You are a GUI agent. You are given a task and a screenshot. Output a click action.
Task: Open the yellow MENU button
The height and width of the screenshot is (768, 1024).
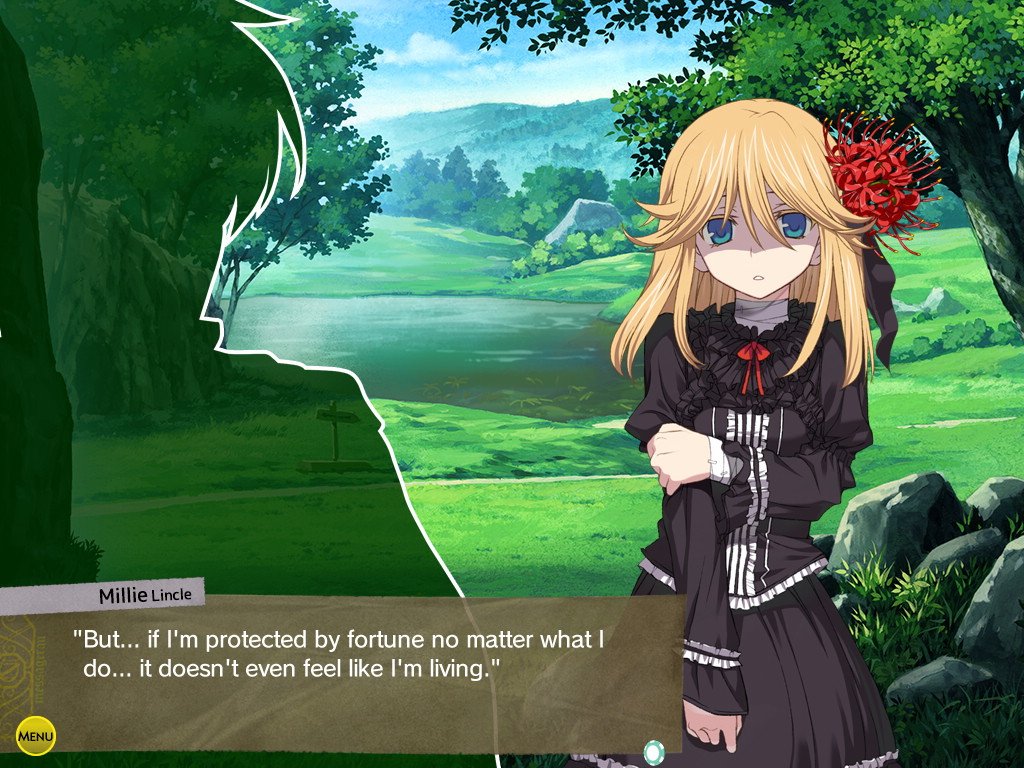(36, 737)
